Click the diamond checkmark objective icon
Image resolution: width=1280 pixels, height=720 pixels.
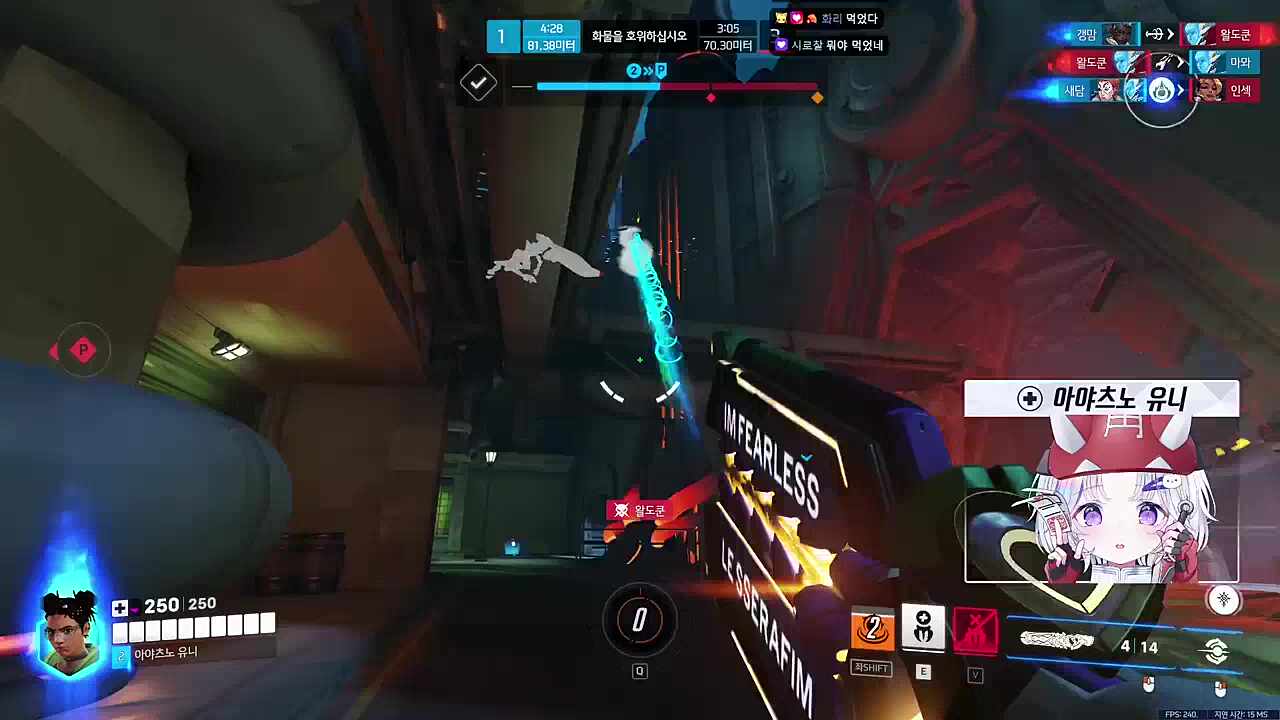pyautogui.click(x=478, y=83)
